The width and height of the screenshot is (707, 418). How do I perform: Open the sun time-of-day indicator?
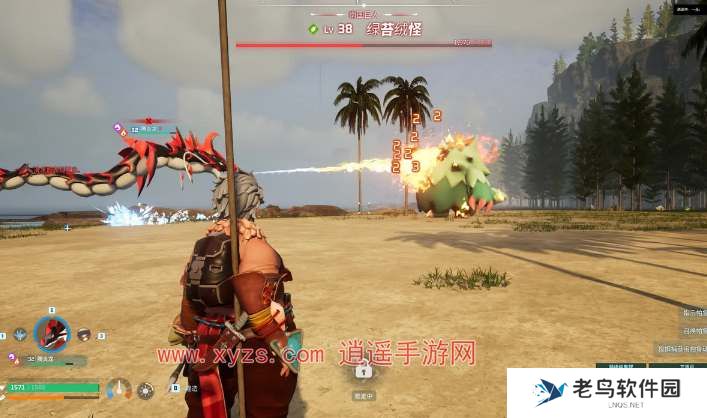tap(146, 389)
